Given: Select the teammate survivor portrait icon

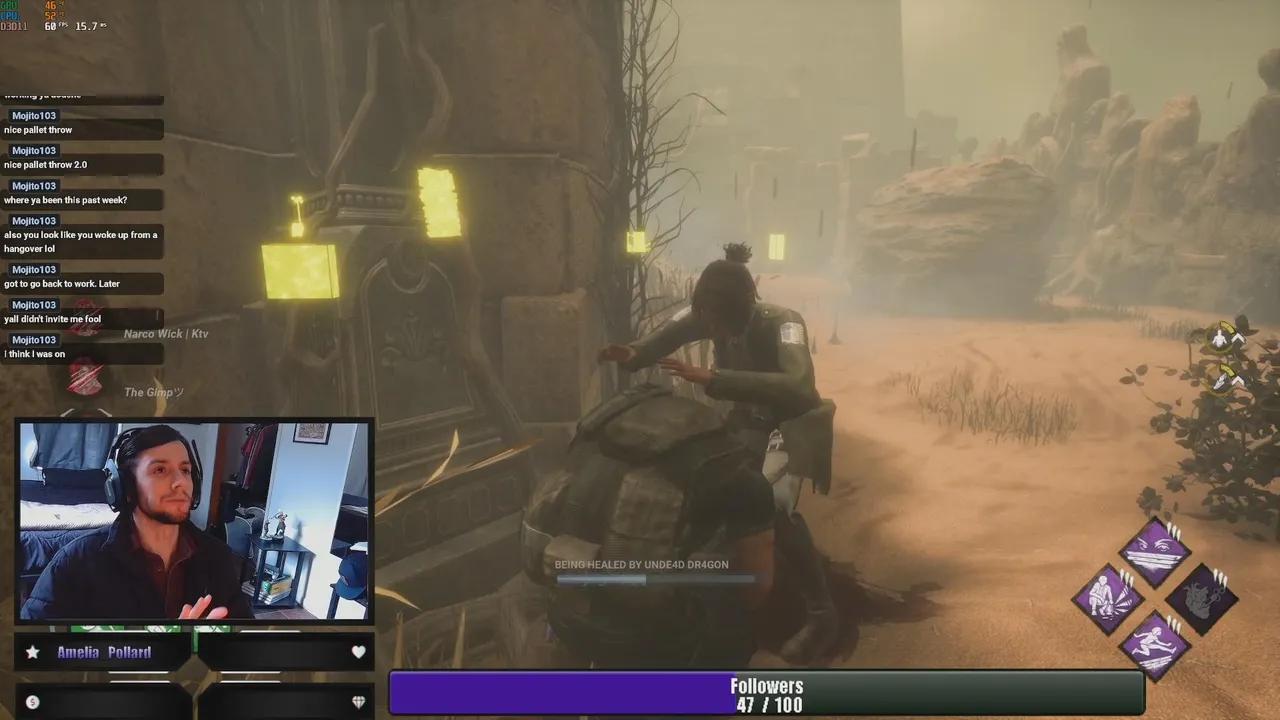Looking at the screenshot, I should click(1221, 340).
